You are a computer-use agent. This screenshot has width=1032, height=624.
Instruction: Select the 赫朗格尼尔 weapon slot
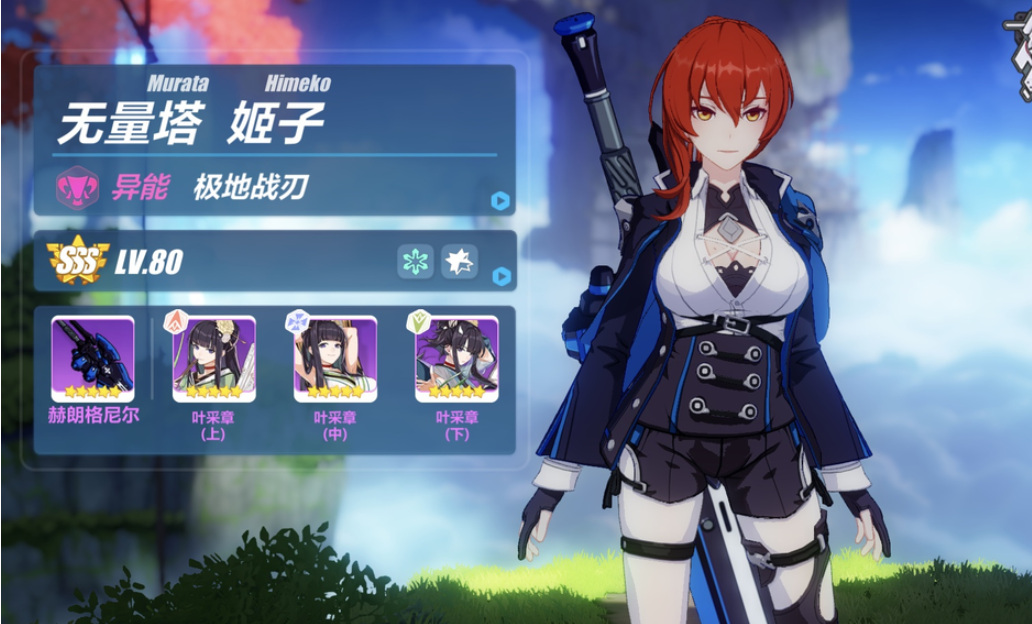click(x=93, y=359)
